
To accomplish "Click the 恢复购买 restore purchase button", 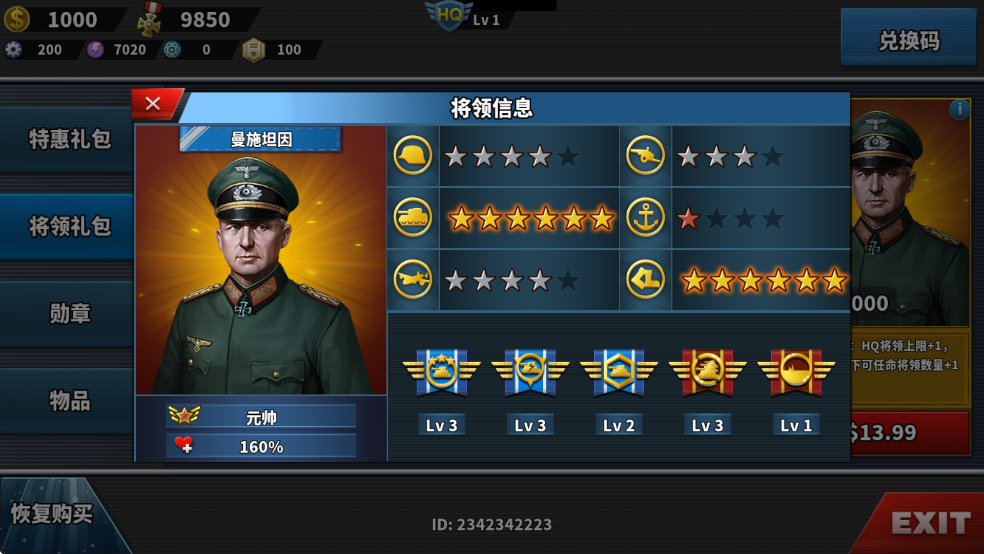I will coord(52,514).
